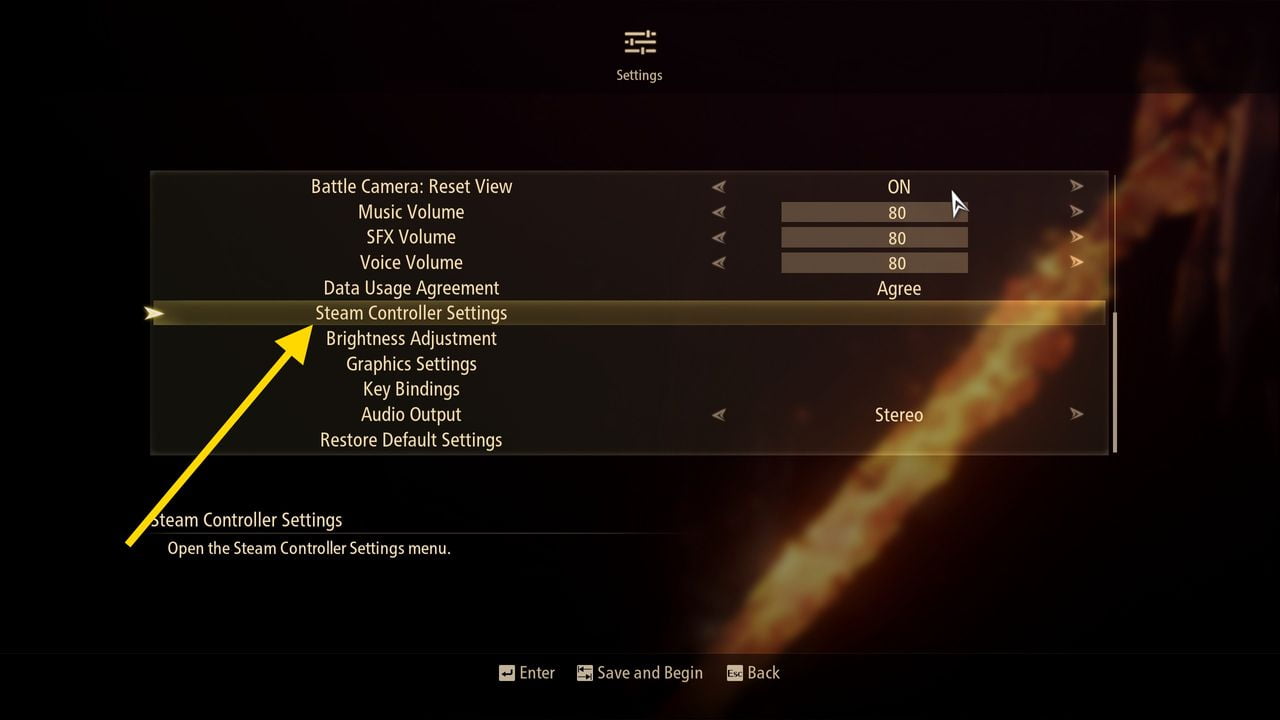Click the right arrow beside Audio Output
The width and height of the screenshot is (1280, 720).
click(x=1077, y=414)
